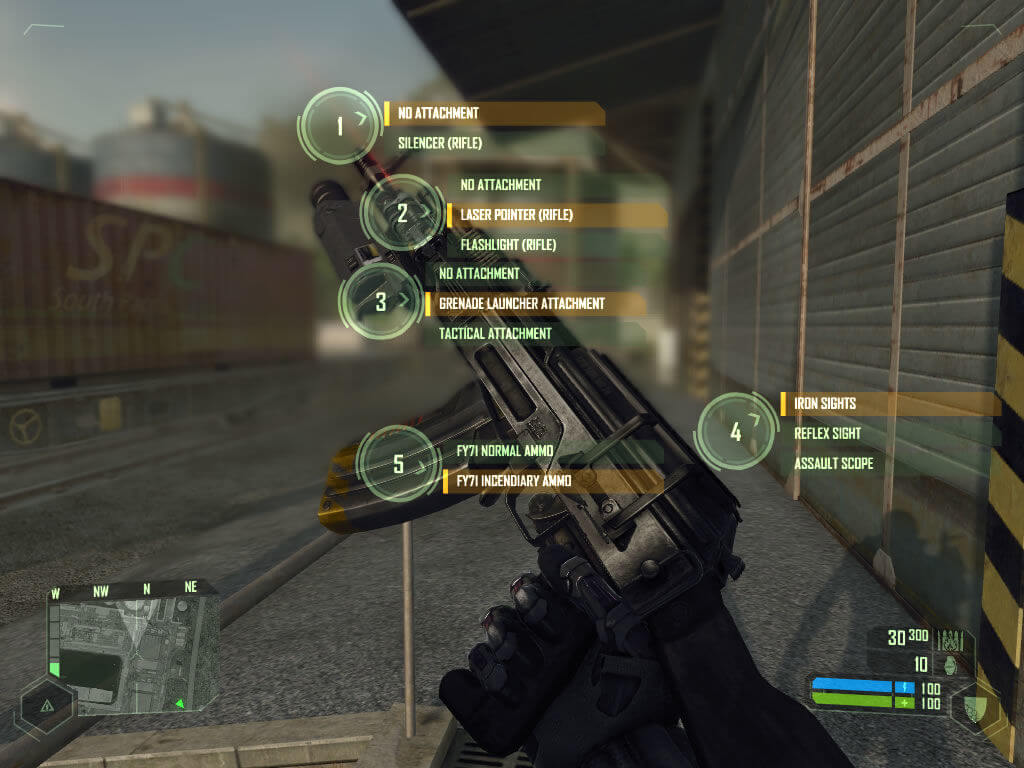Switch to FY71 Incendiary Ammo

[514, 481]
